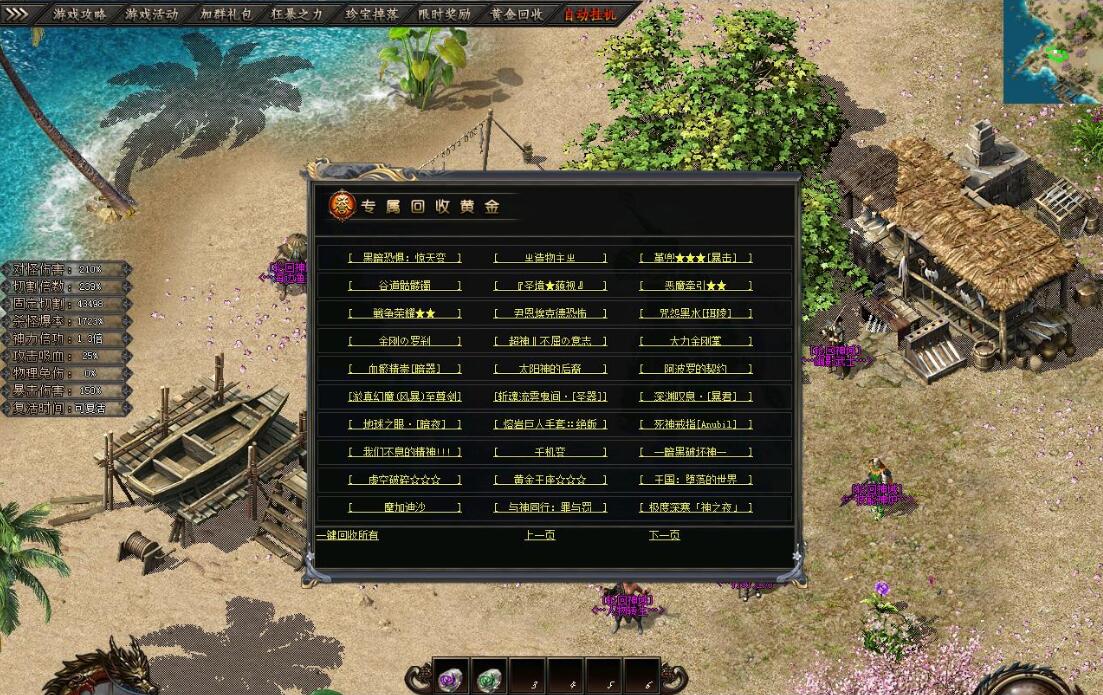Screen dimensions: 1103x695
Task: Choose the 死神戒指[Anubil] recycle entry
Action: (696, 424)
